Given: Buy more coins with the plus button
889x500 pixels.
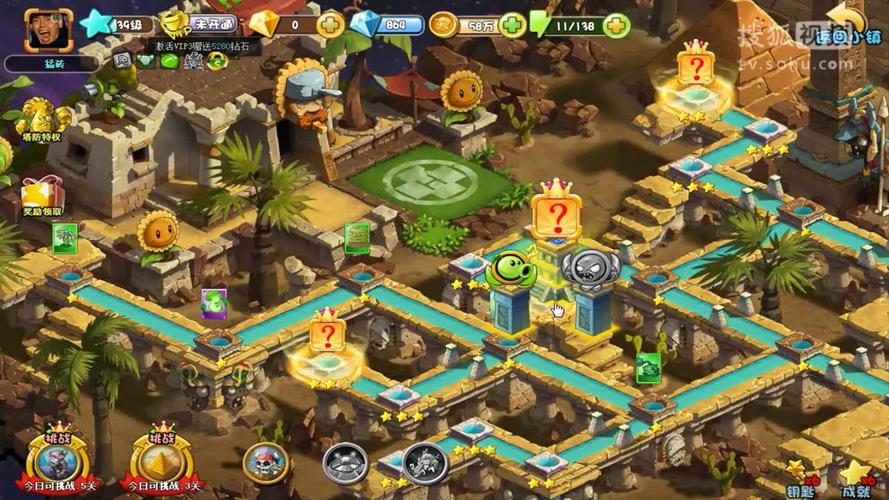Looking at the screenshot, I should point(512,25).
